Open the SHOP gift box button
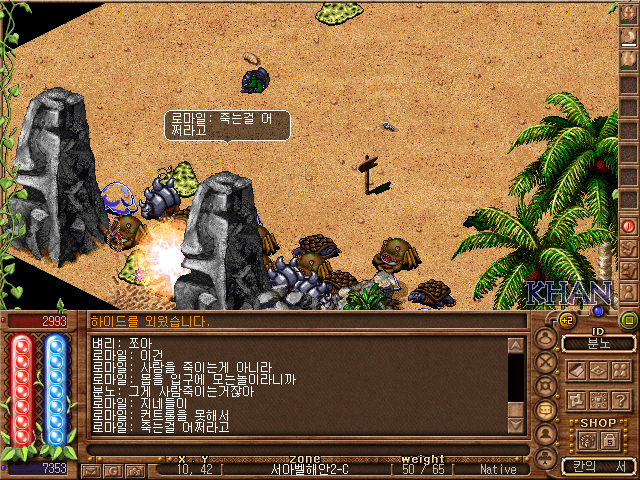This screenshot has height=480, width=640. coord(586,440)
